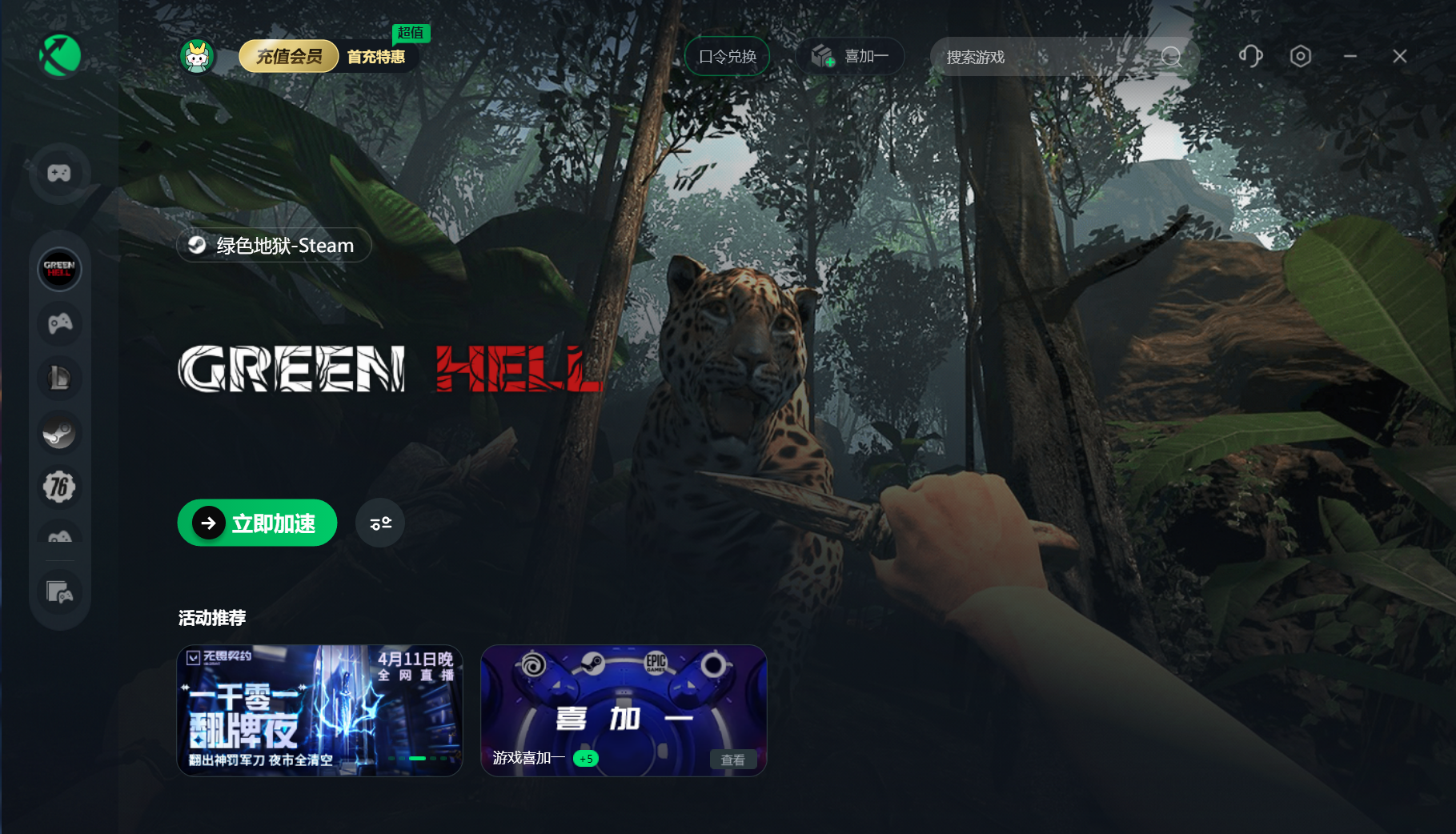Select the League of Legends sidebar icon
1456x834 pixels.
click(59, 378)
